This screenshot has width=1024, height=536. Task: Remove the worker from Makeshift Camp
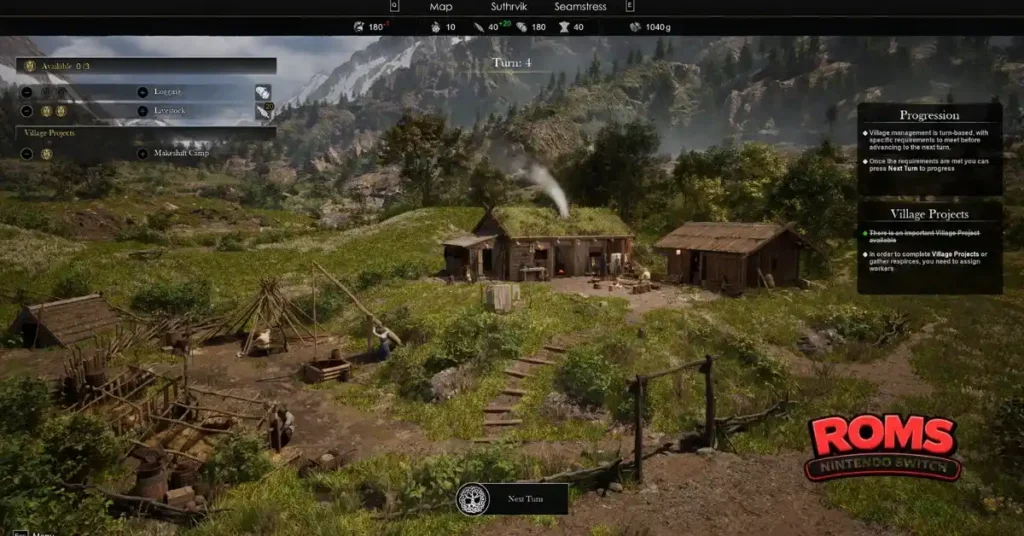click(27, 154)
